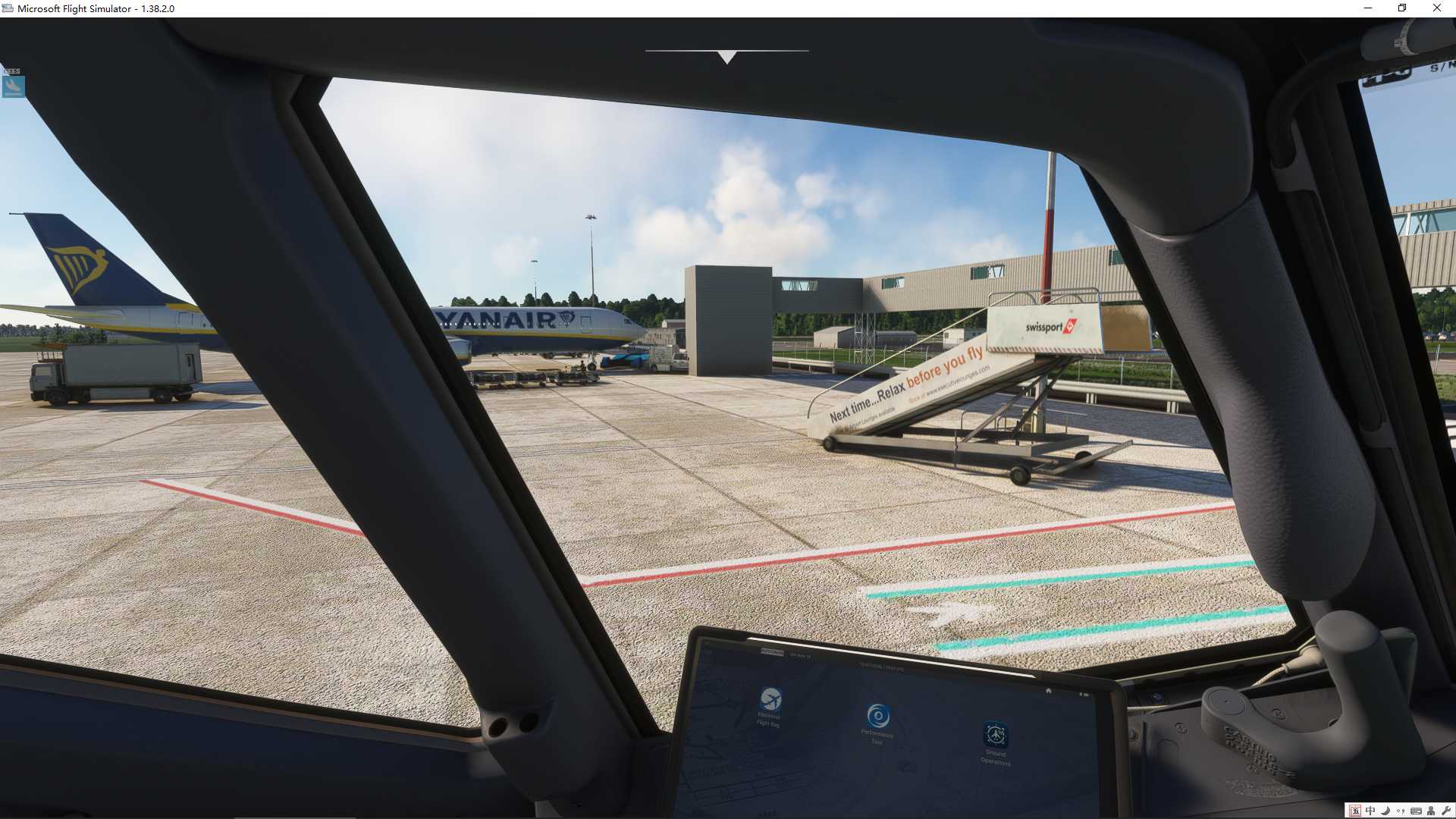Select the person account icon in the IME toolbar
The image size is (1456, 819).
pyautogui.click(x=1431, y=810)
